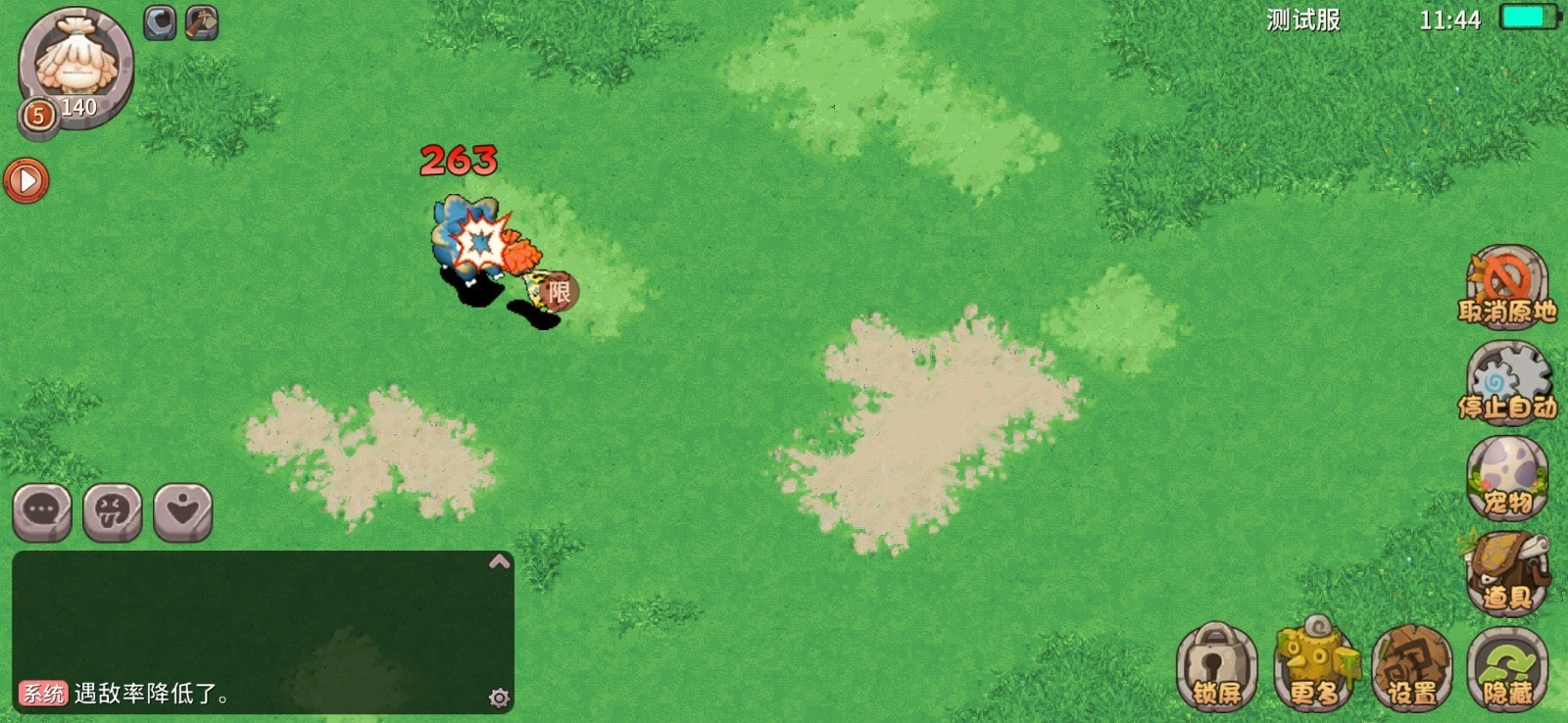Show the 更多 more options menu
This screenshot has width=1568, height=723.
pos(1314,668)
